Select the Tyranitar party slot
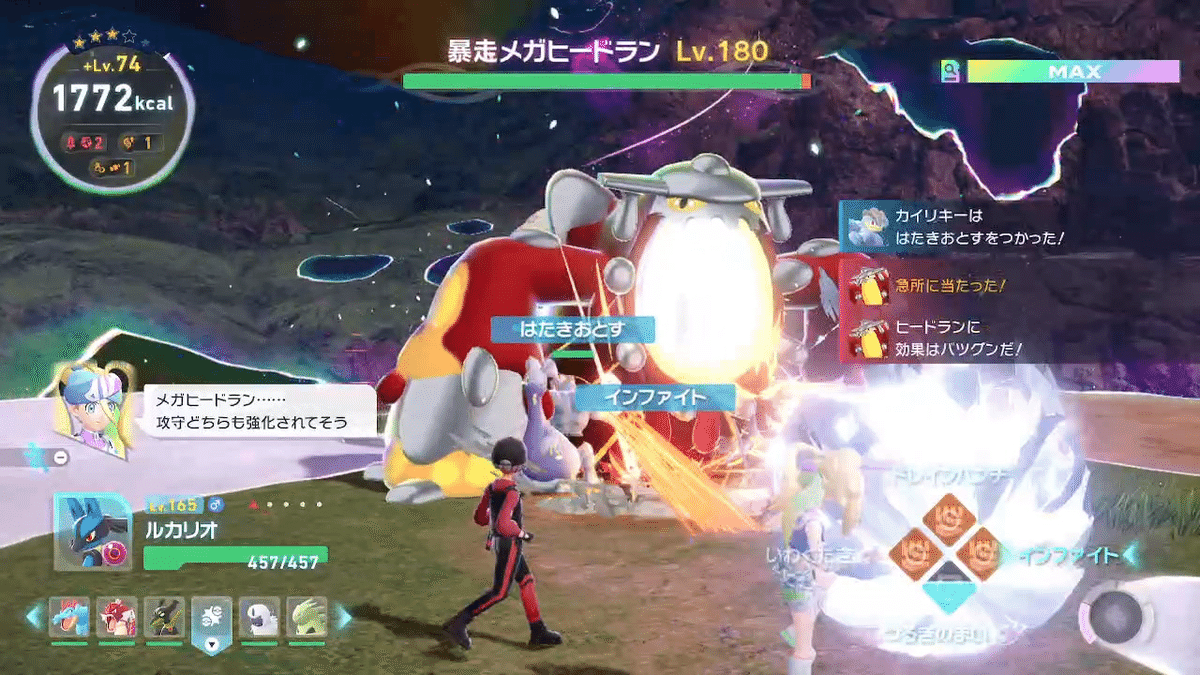 [x=307, y=619]
